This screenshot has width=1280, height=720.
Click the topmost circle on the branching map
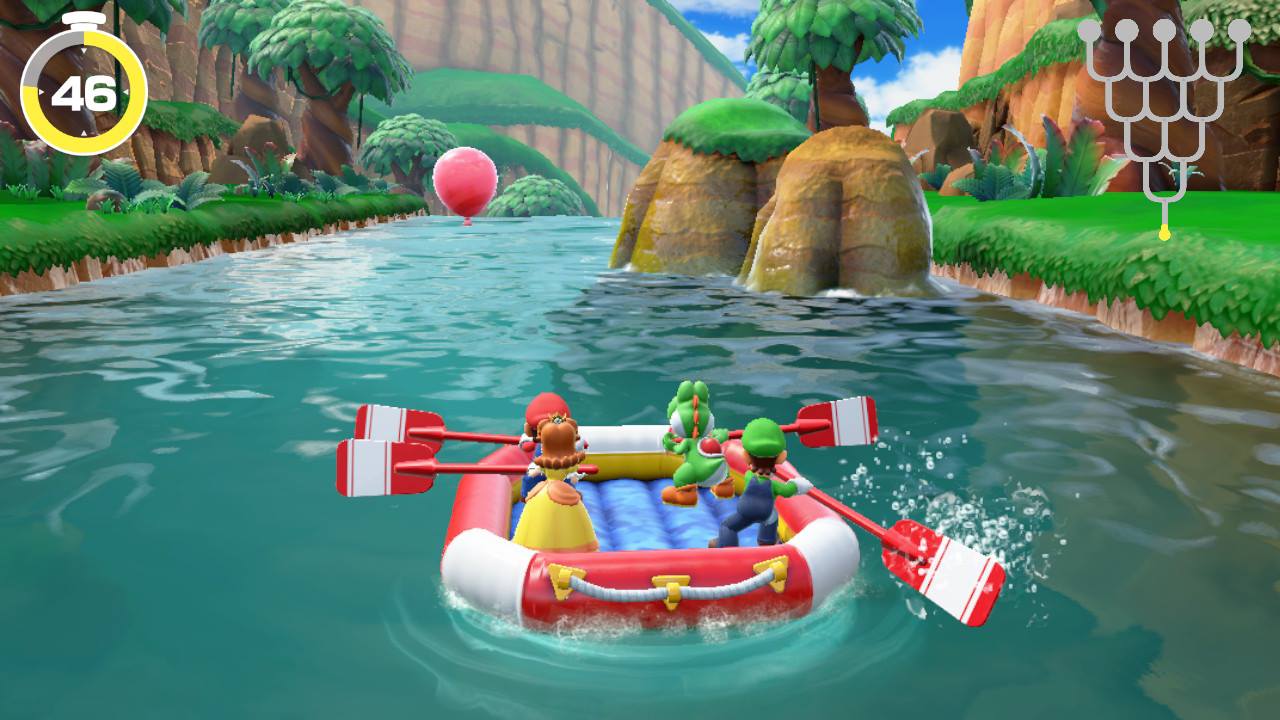pos(1163,30)
